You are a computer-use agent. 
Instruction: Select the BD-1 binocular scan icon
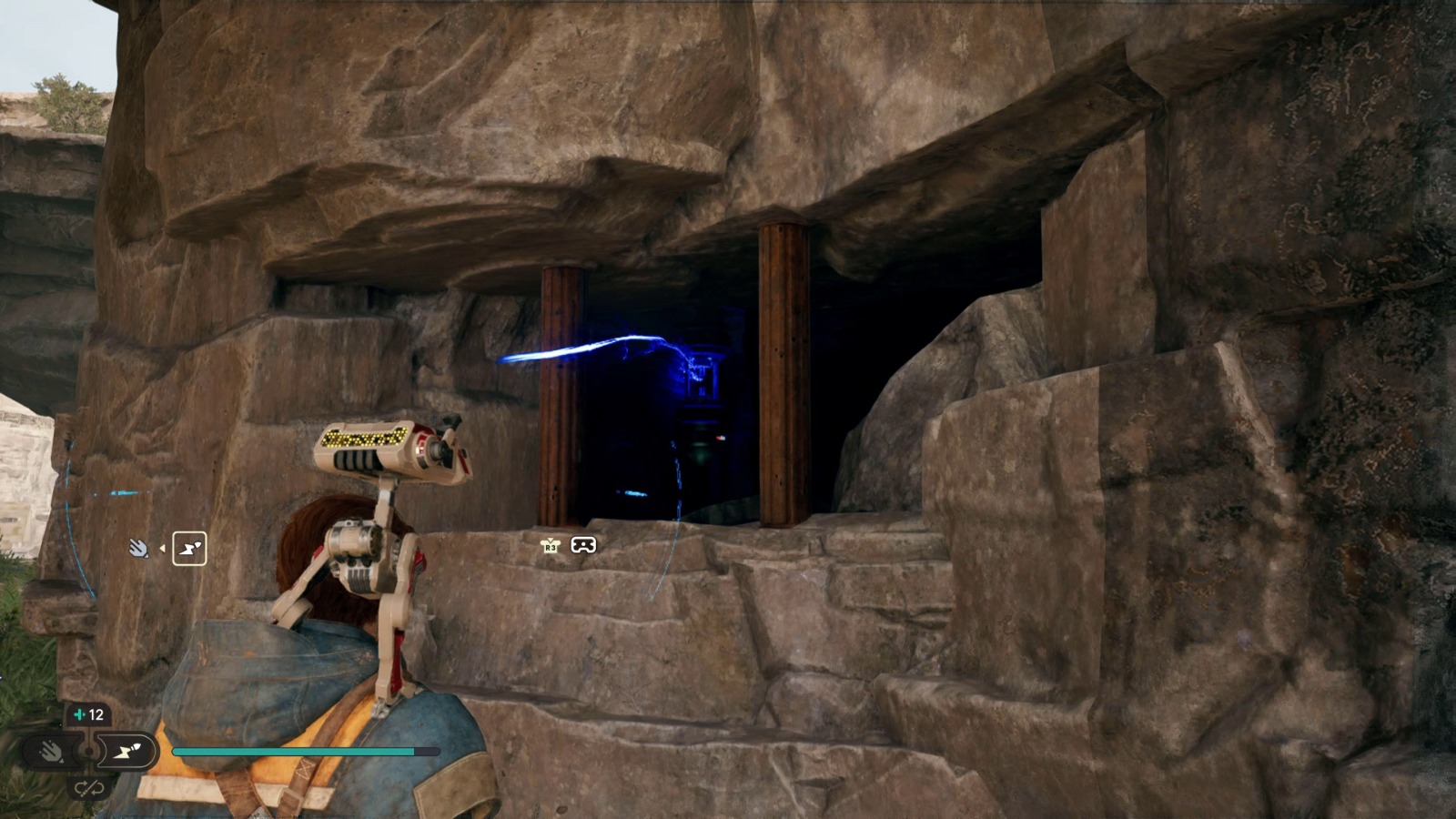[x=584, y=544]
